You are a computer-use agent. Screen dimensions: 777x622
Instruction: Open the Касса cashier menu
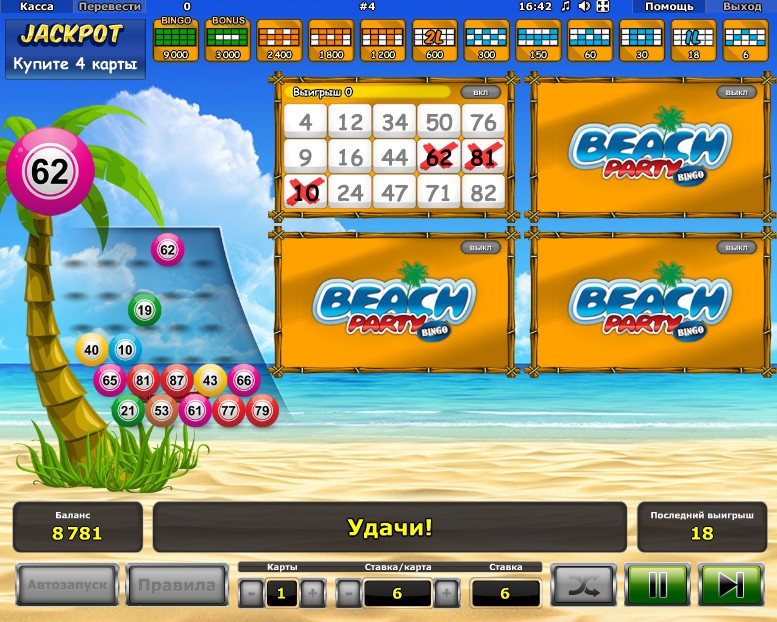click(x=37, y=7)
